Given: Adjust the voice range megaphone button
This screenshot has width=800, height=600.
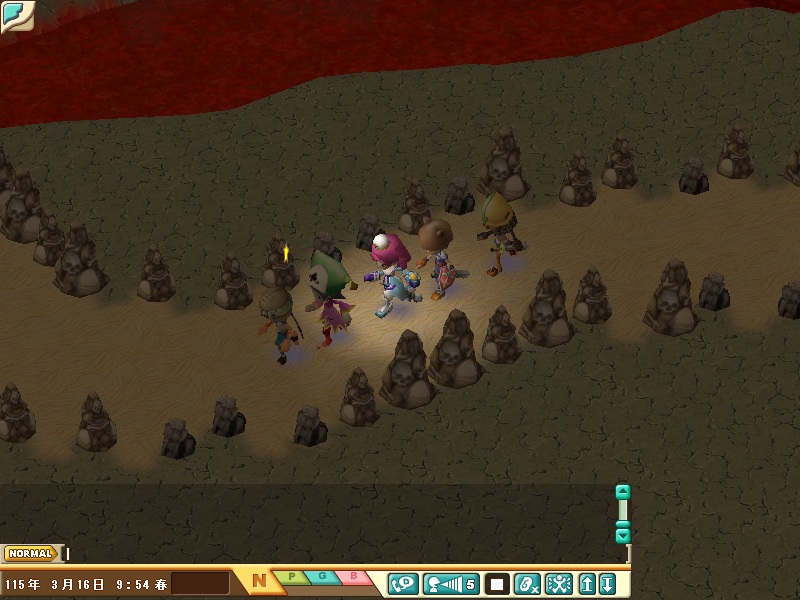Looking at the screenshot, I should pyautogui.click(x=451, y=583).
